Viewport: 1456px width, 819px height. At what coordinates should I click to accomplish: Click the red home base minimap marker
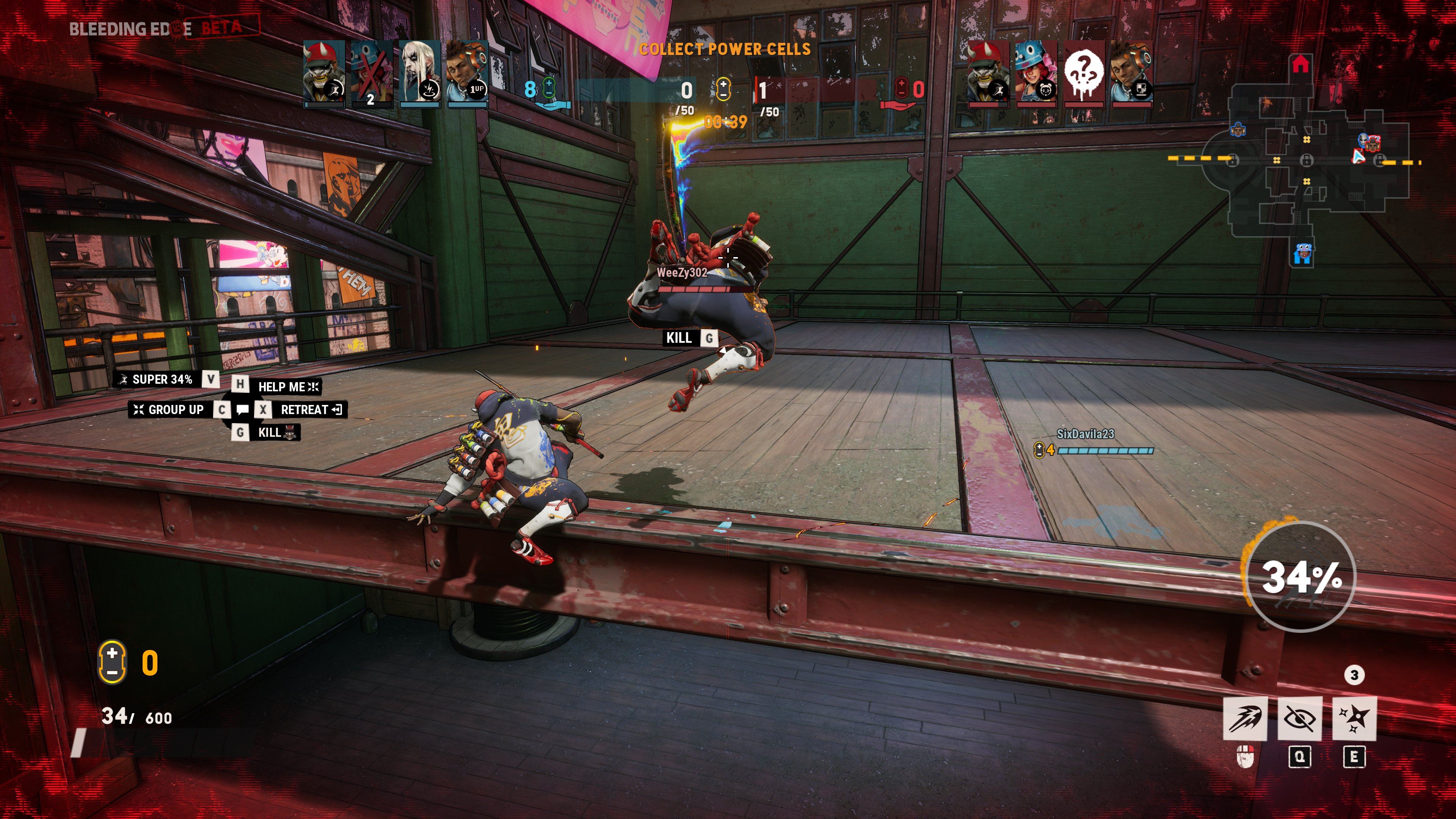[x=1300, y=64]
